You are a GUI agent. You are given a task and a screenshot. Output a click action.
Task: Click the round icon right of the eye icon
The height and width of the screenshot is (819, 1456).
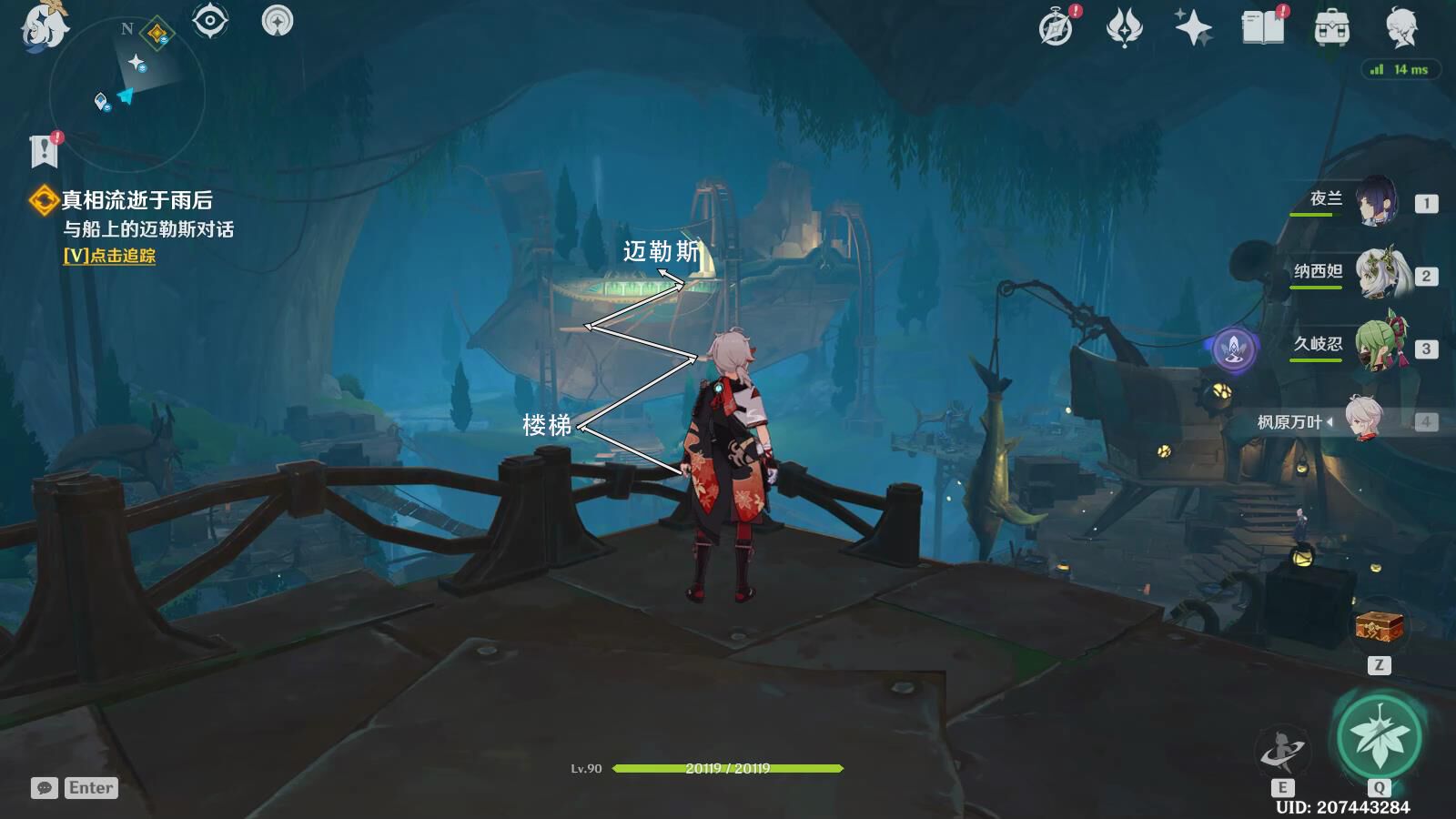pos(278,21)
